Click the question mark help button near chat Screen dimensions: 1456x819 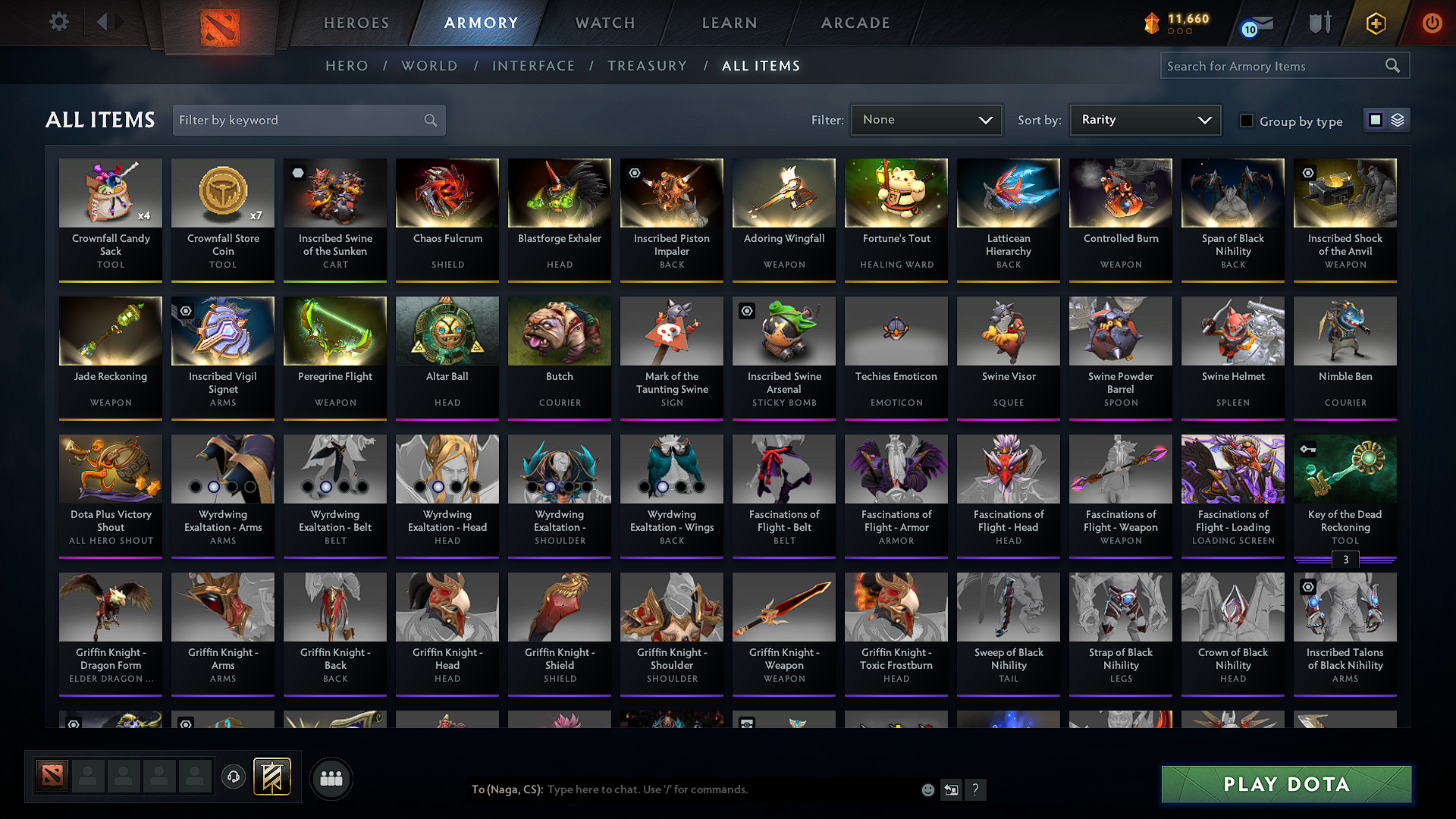click(976, 789)
